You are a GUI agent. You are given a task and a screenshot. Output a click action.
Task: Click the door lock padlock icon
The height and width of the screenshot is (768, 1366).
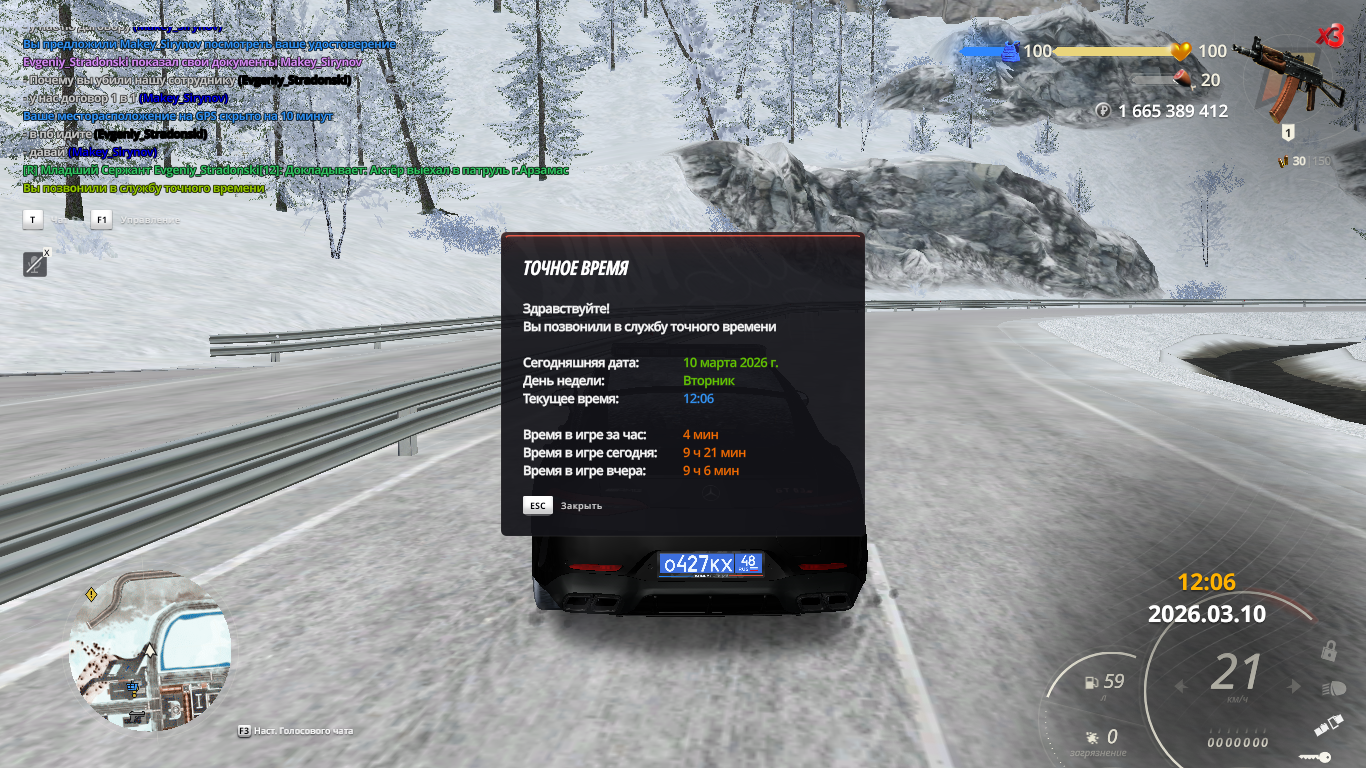(1329, 651)
